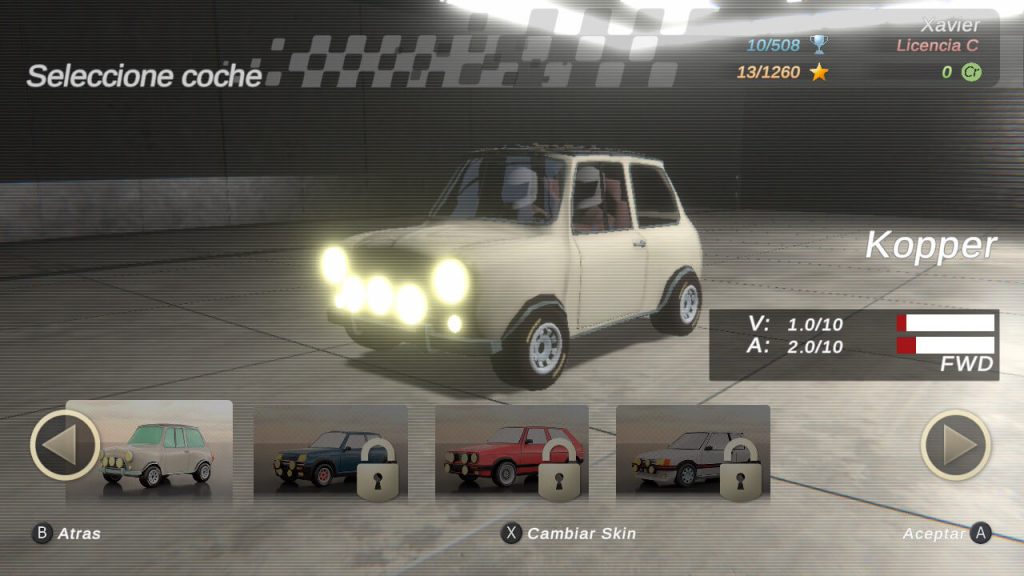This screenshot has height=576, width=1024.
Task: Go back with the Atras button
Action: [68, 533]
